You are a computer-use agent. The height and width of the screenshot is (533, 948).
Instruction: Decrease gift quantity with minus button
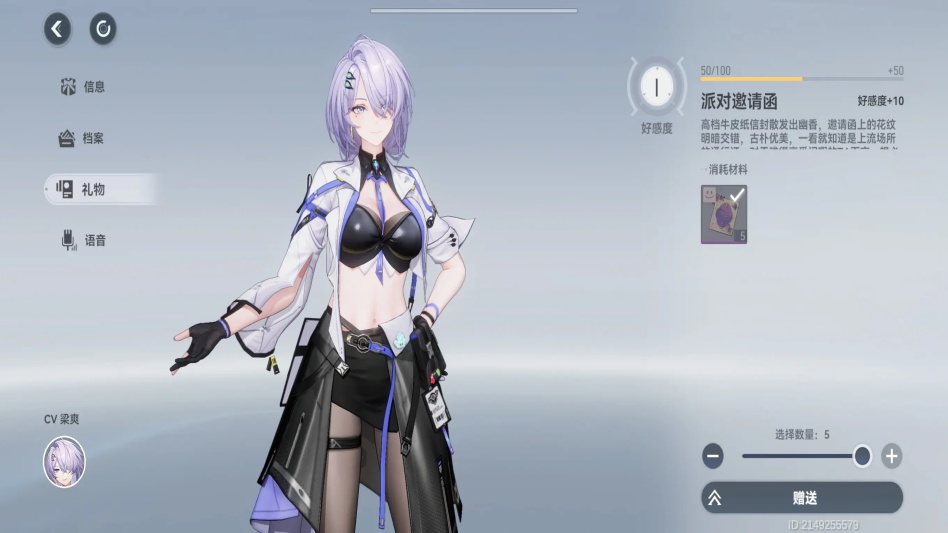point(713,457)
